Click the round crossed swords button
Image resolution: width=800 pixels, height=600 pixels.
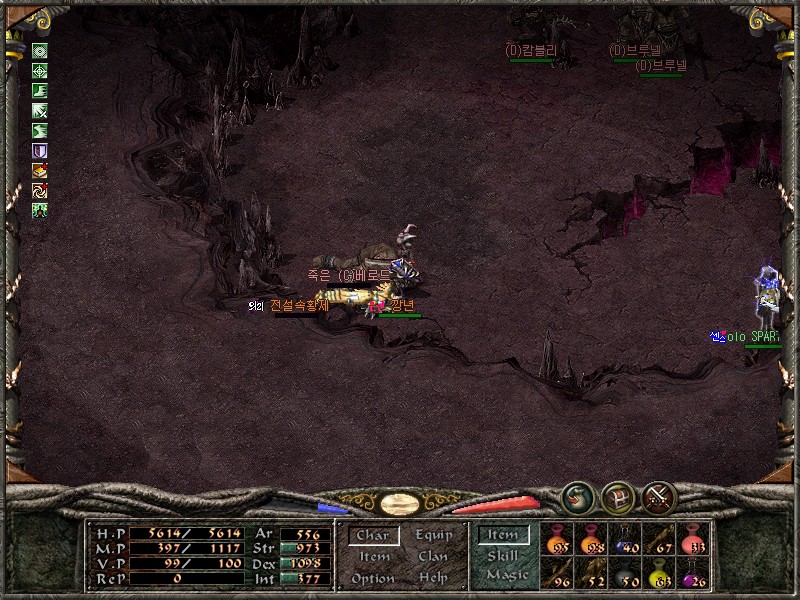659,497
